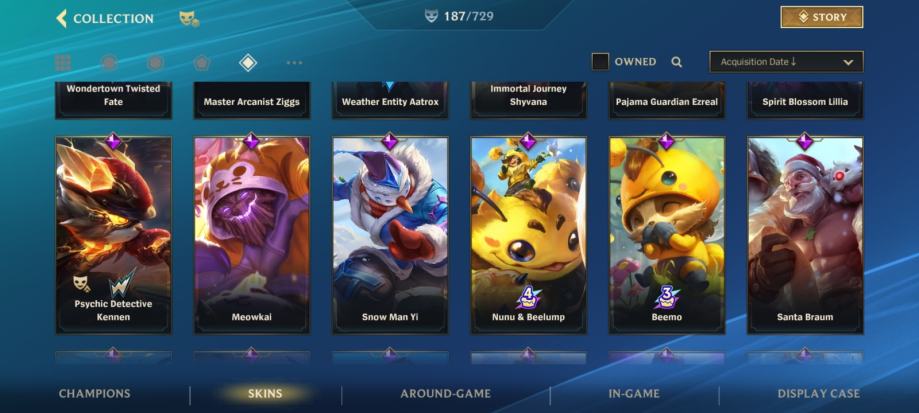Toggle the Owned checkbox
Viewport: 919px width, 413px height.
point(600,62)
